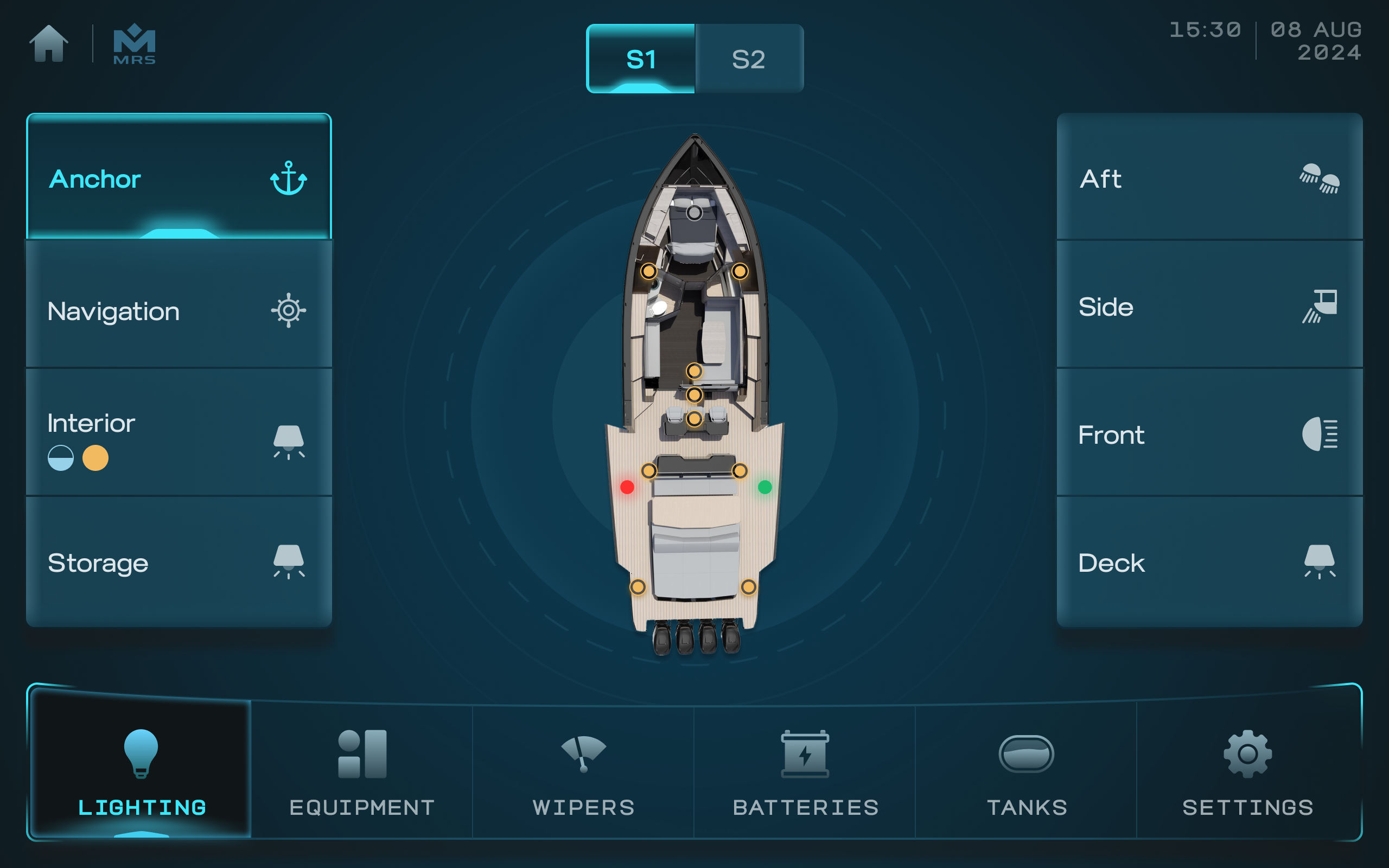1389x868 pixels.
Task: Toggle the Storage lights
Action: tap(179, 562)
